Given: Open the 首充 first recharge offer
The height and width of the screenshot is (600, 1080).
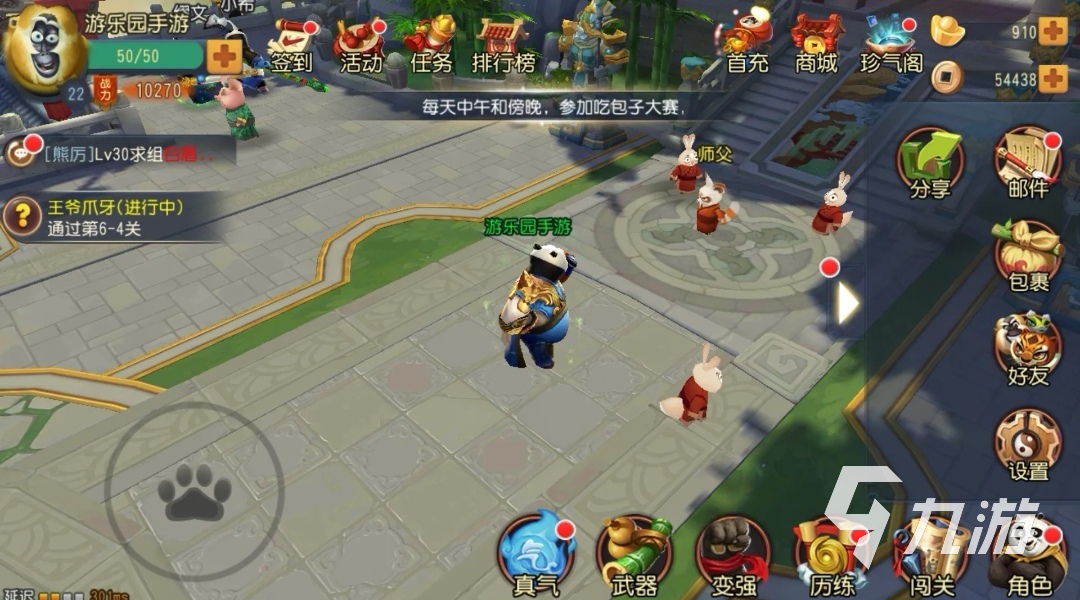Looking at the screenshot, I should [747, 46].
